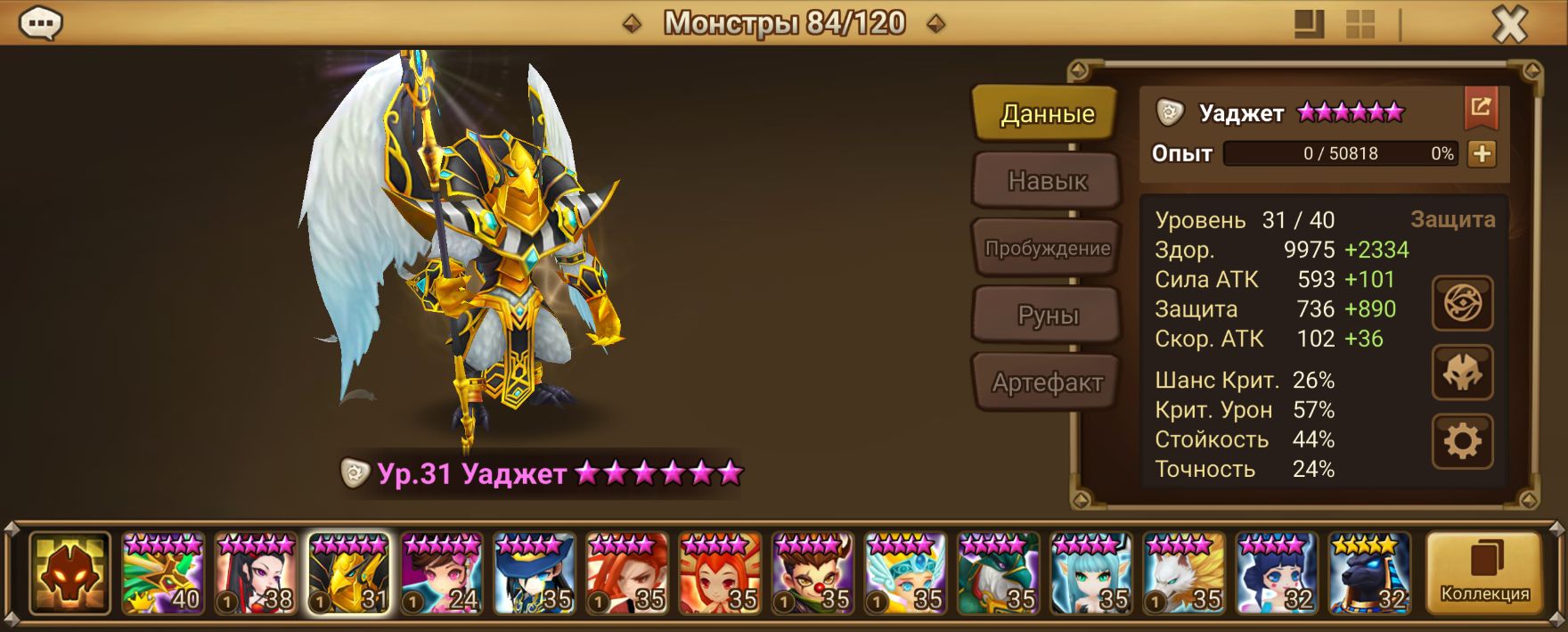This screenshot has height=632, width=1568.
Task: Show the Артефакт tab
Action: pyautogui.click(x=1047, y=383)
